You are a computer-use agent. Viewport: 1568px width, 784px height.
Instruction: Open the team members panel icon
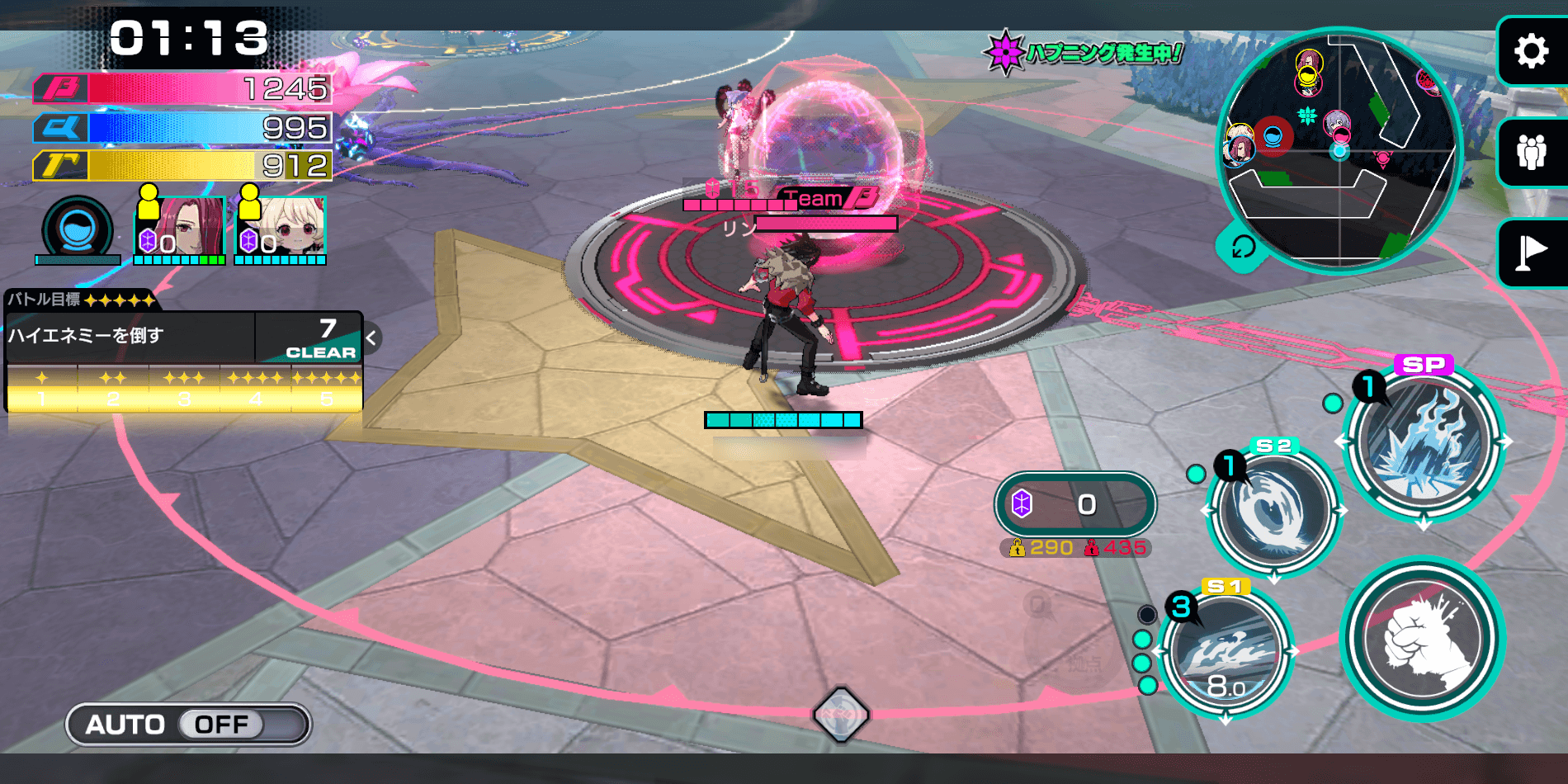click(1531, 153)
